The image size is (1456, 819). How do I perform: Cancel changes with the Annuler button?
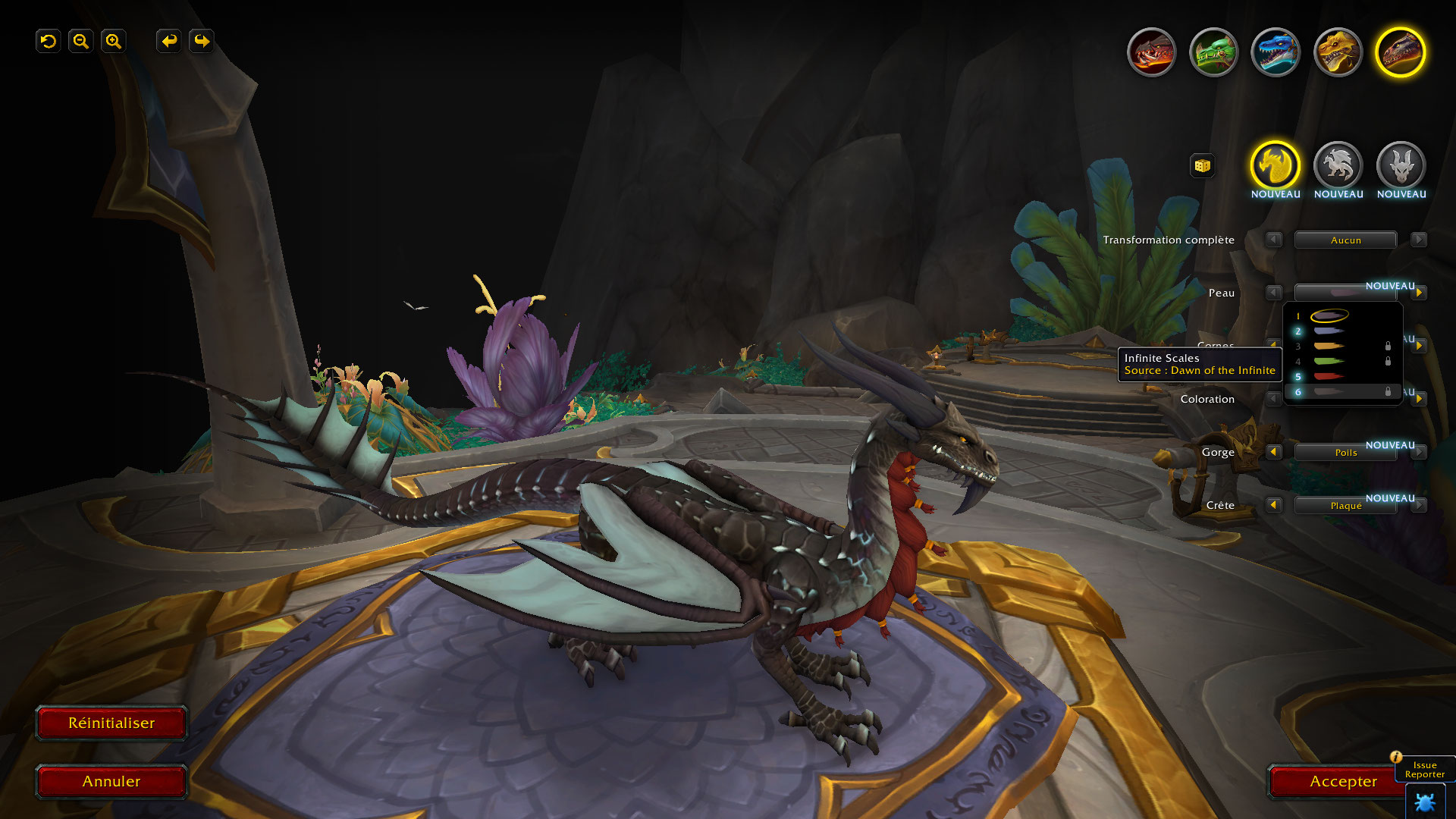[111, 782]
